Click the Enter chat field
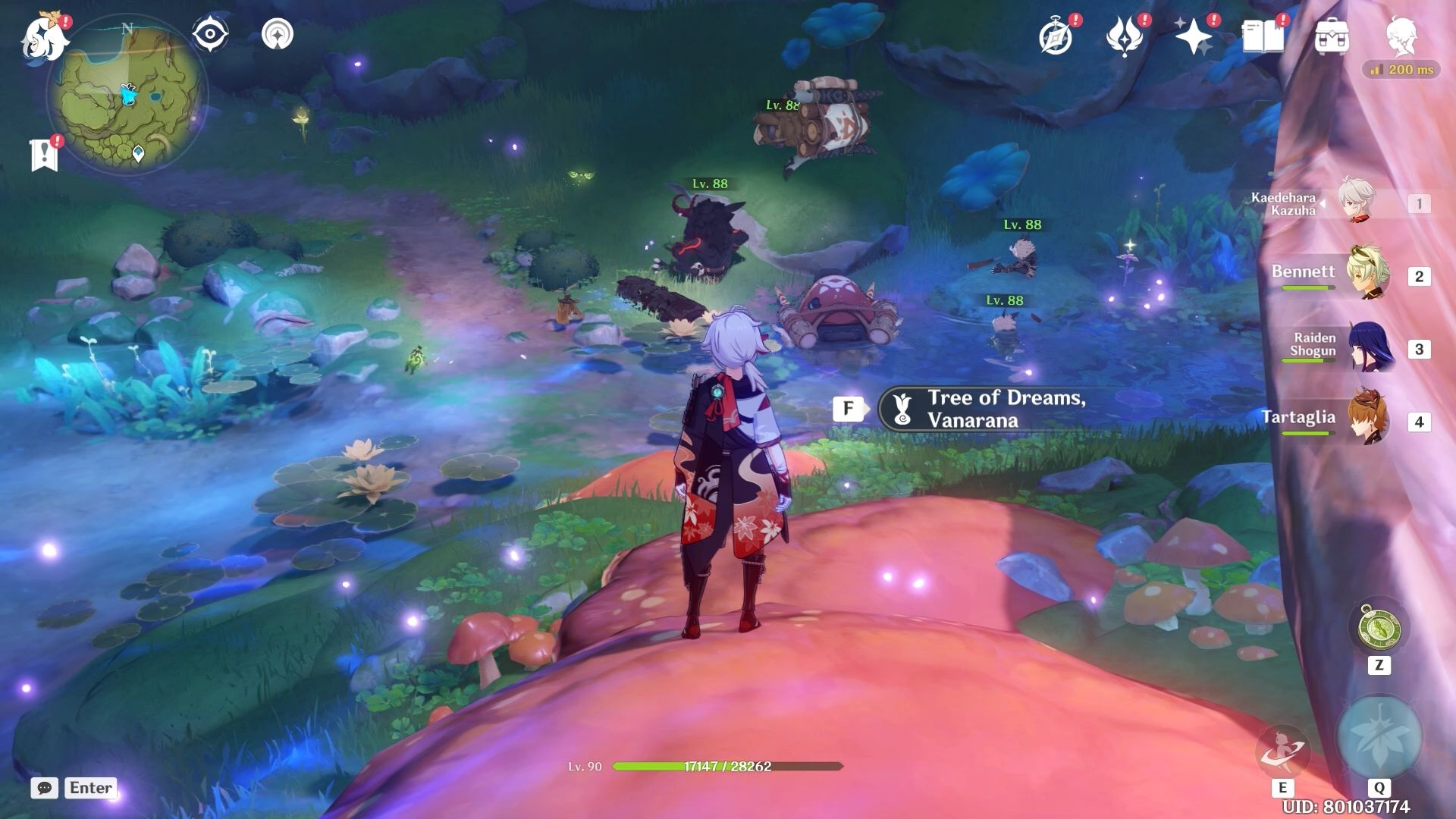The width and height of the screenshot is (1456, 819). [x=89, y=788]
